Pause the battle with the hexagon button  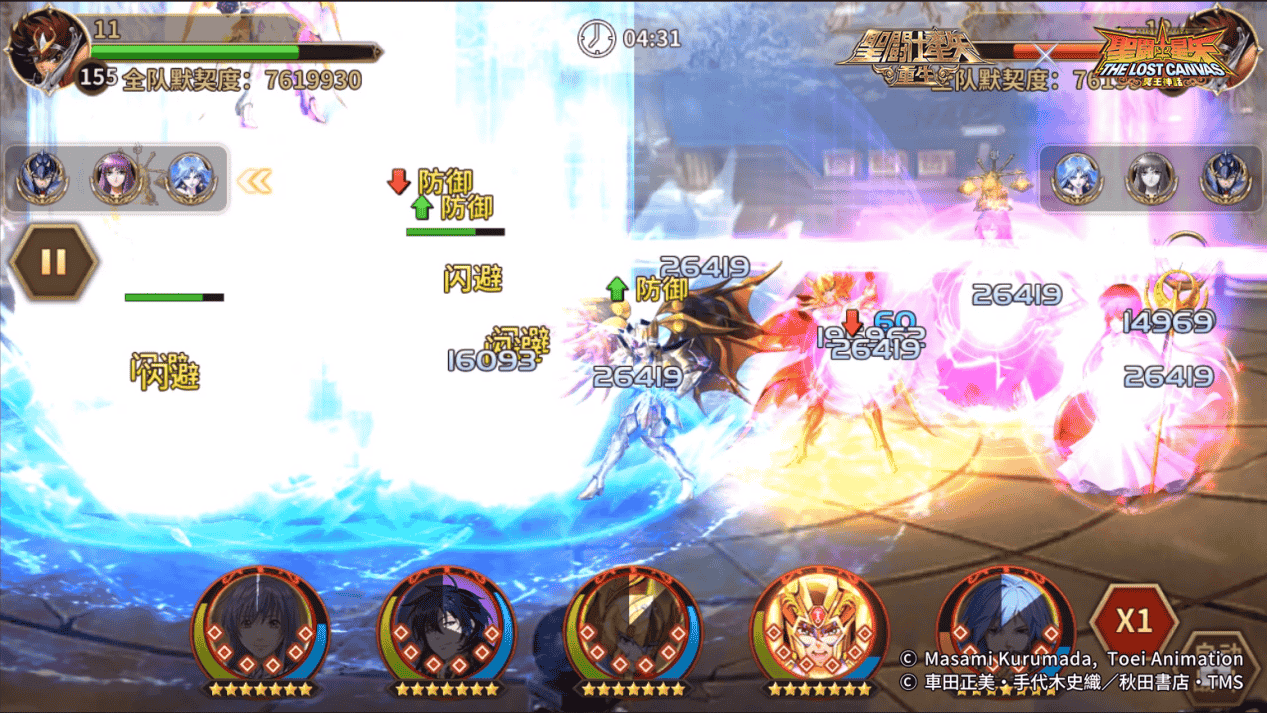(x=53, y=263)
